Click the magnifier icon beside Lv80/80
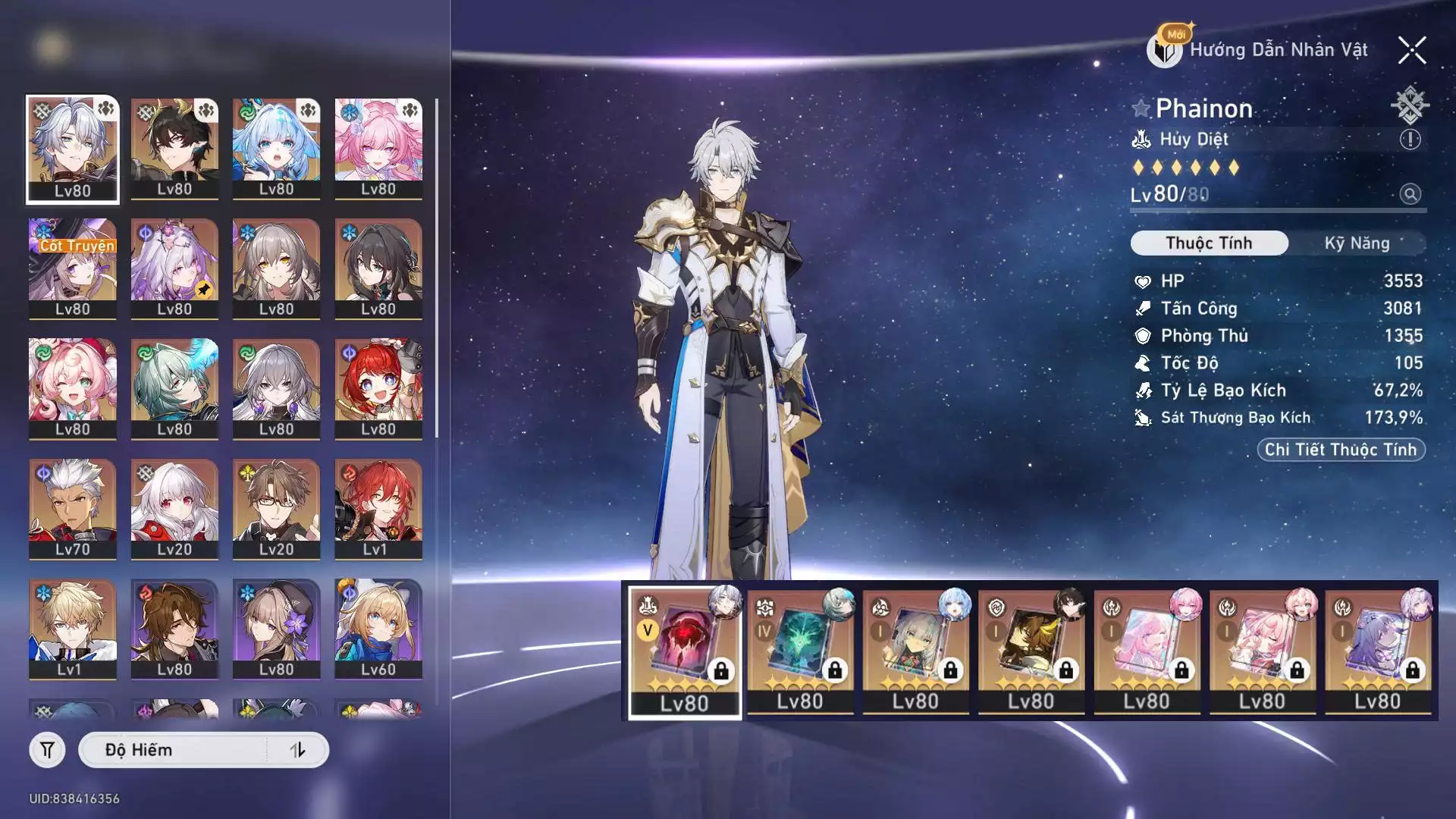Screen dimensions: 1456x819 click(1410, 194)
